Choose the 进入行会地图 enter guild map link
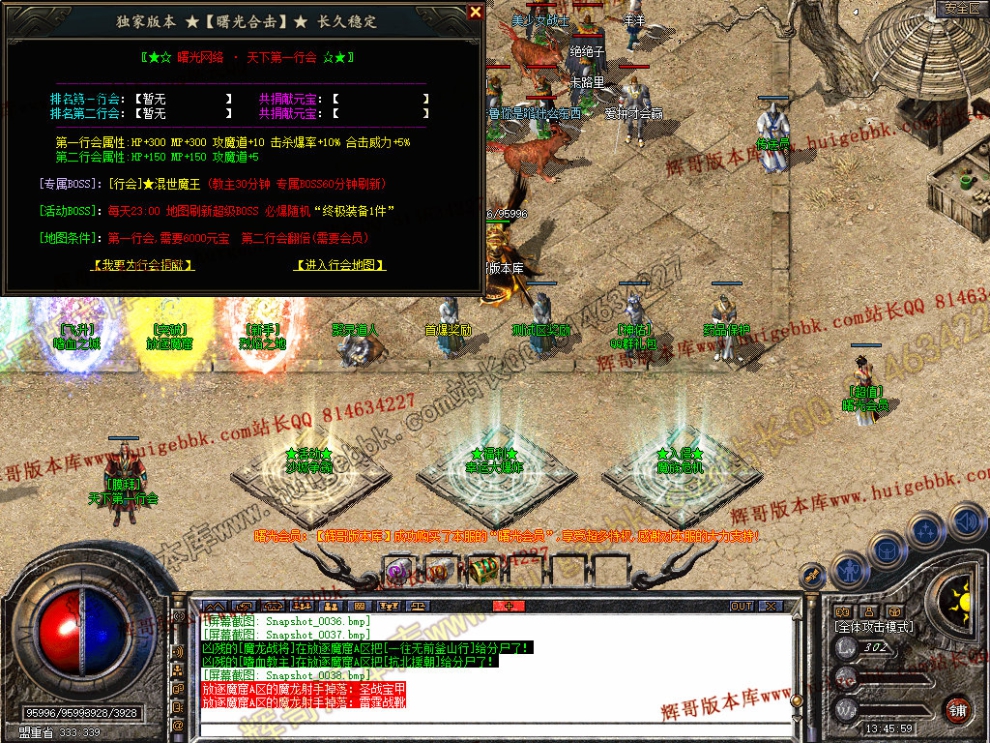This screenshot has height=743, width=990. (x=340, y=265)
